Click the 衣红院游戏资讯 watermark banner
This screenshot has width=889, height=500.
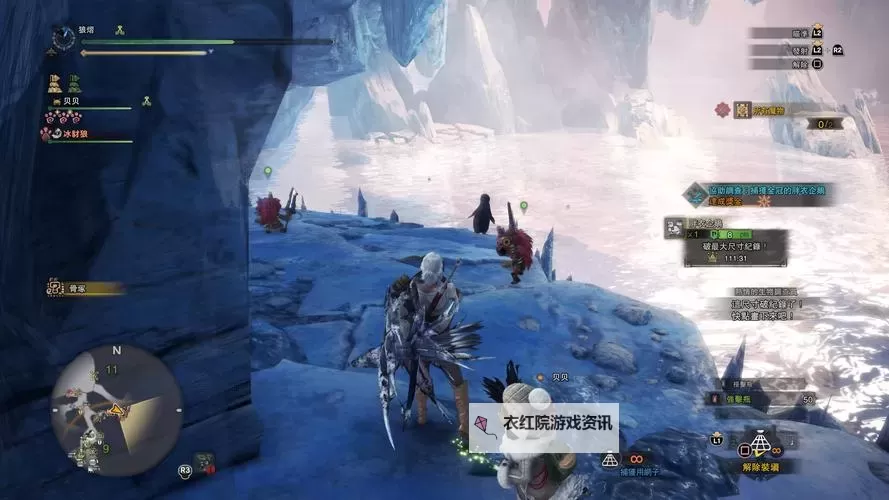coord(544,423)
